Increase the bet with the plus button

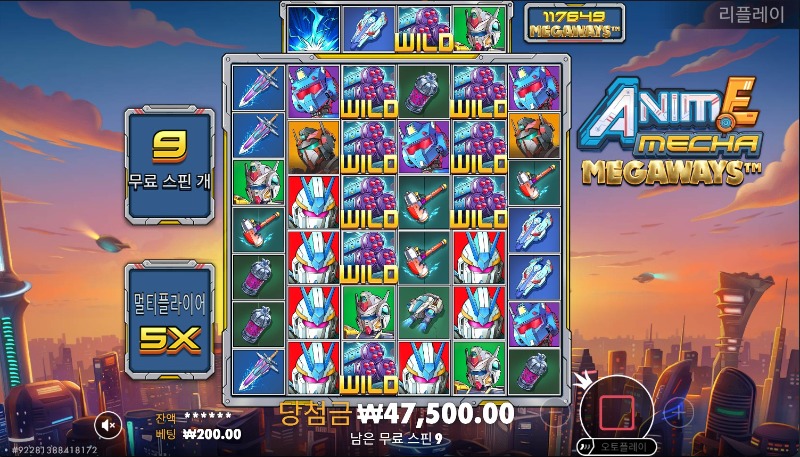678,410
